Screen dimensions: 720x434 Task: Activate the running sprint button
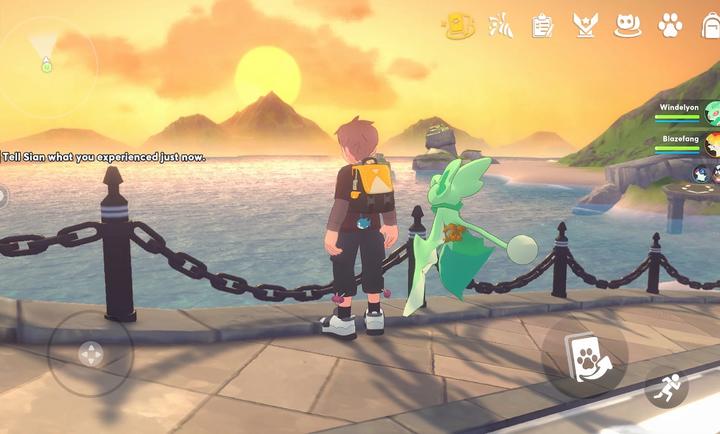tap(667, 389)
